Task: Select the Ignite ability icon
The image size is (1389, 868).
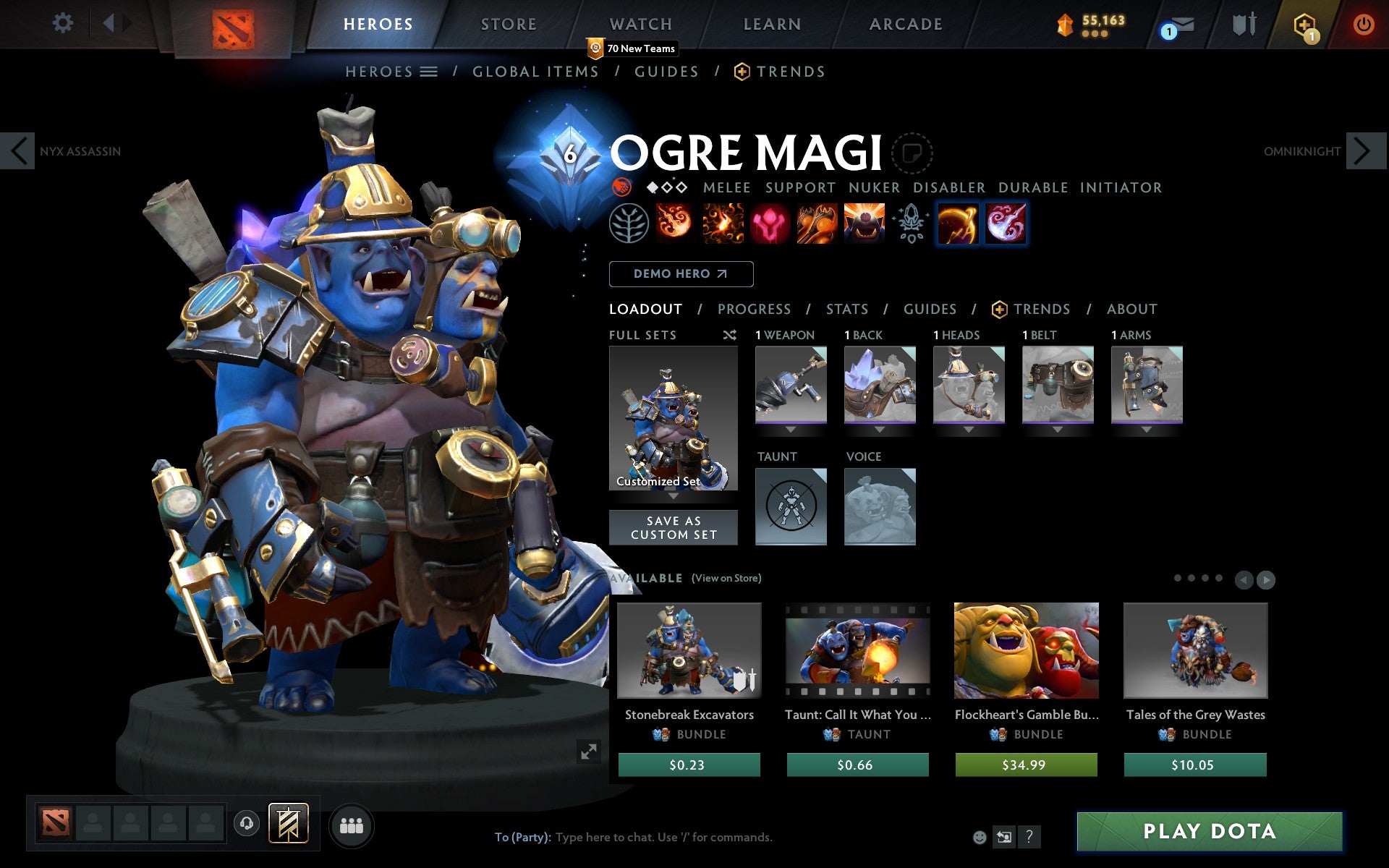Action: coord(723,224)
